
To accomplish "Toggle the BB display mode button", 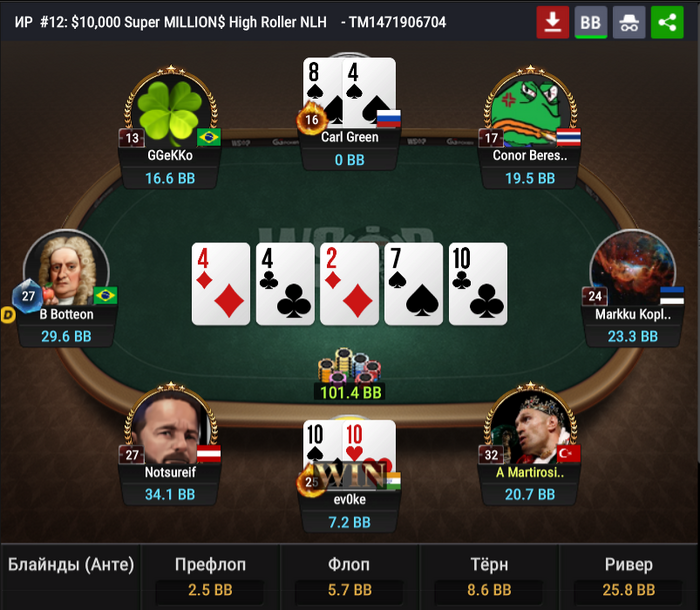I will tap(591, 22).
